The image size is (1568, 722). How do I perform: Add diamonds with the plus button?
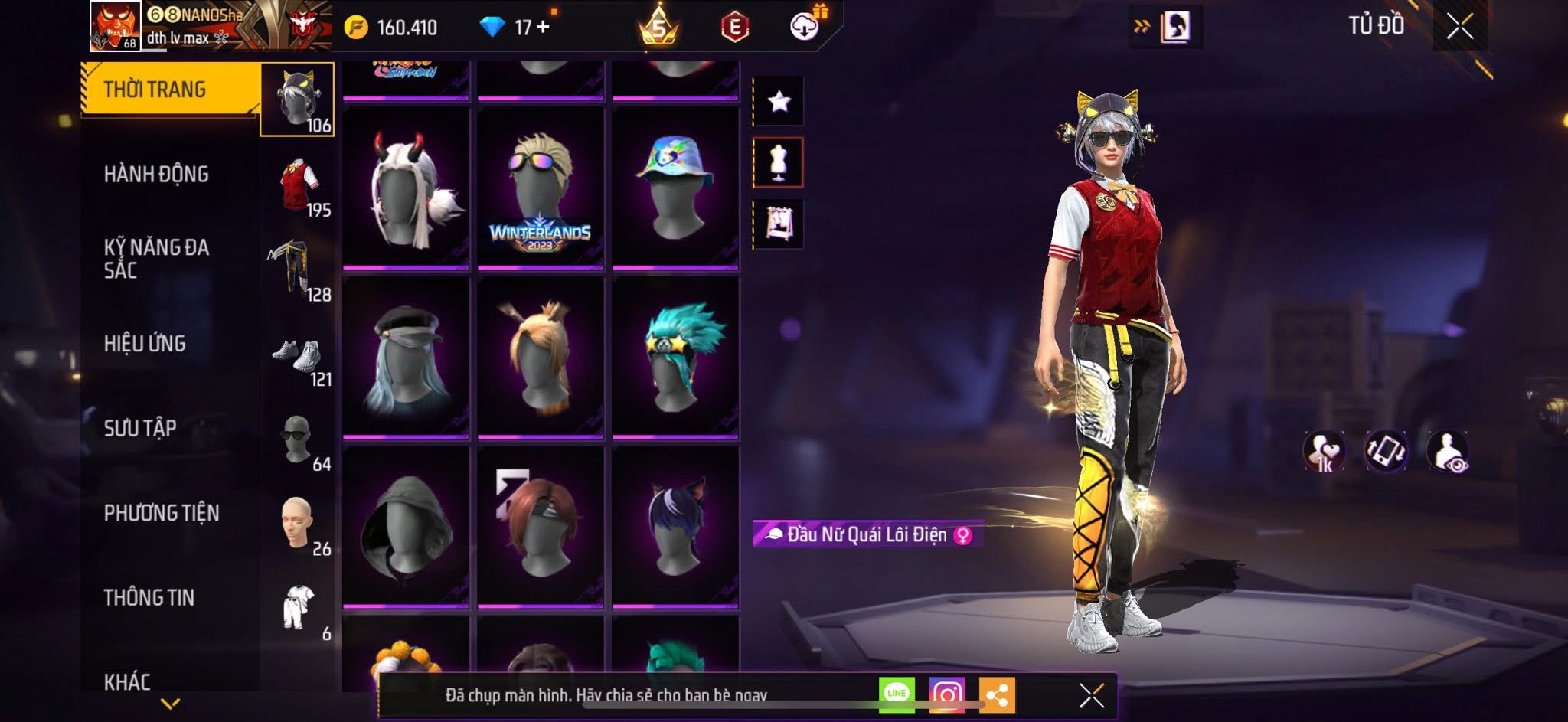click(x=543, y=27)
